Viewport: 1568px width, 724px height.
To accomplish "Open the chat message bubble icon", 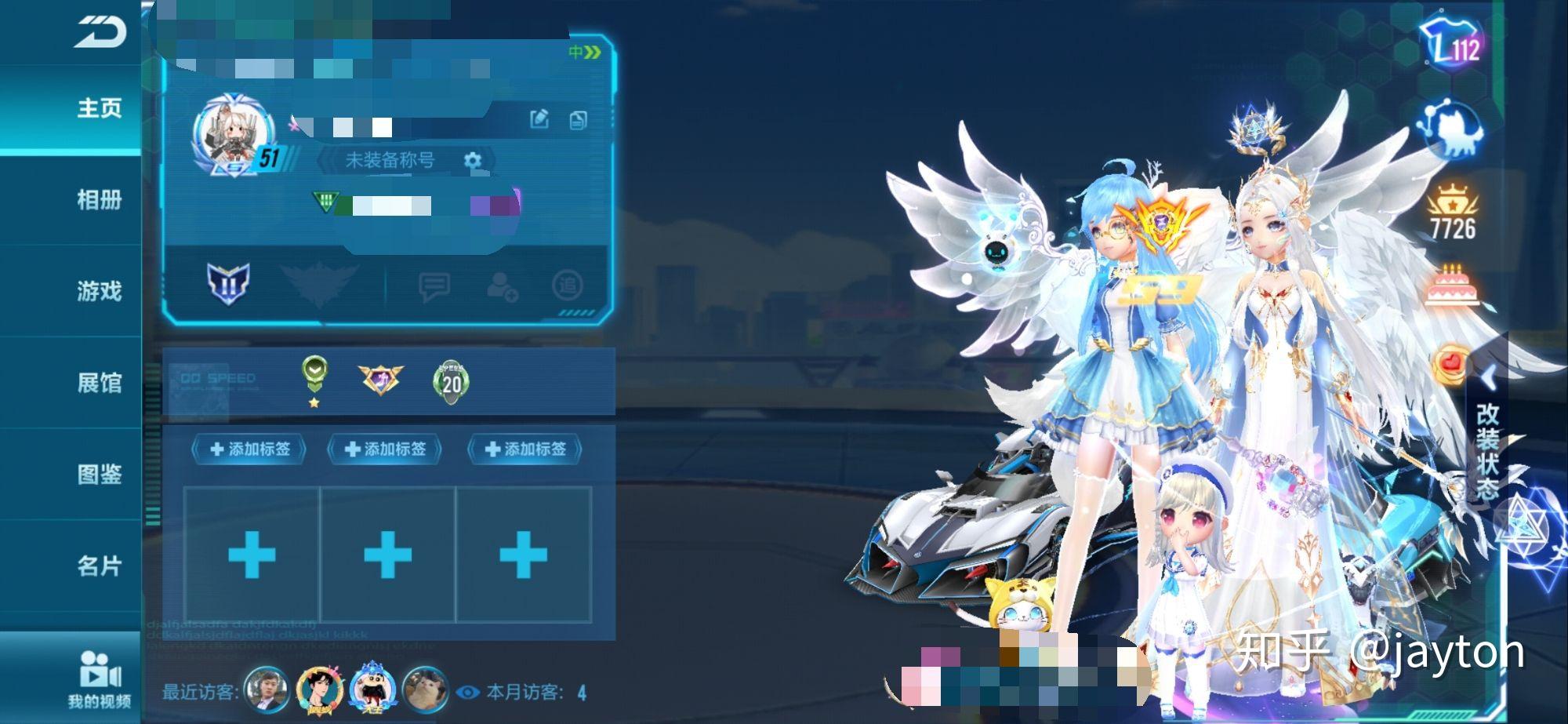I will (x=434, y=286).
